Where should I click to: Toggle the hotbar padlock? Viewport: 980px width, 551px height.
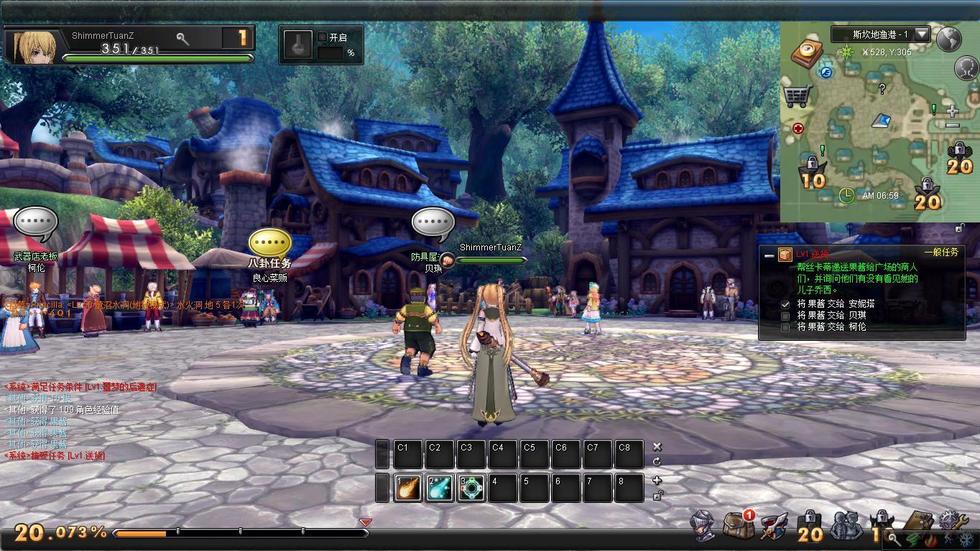(657, 494)
